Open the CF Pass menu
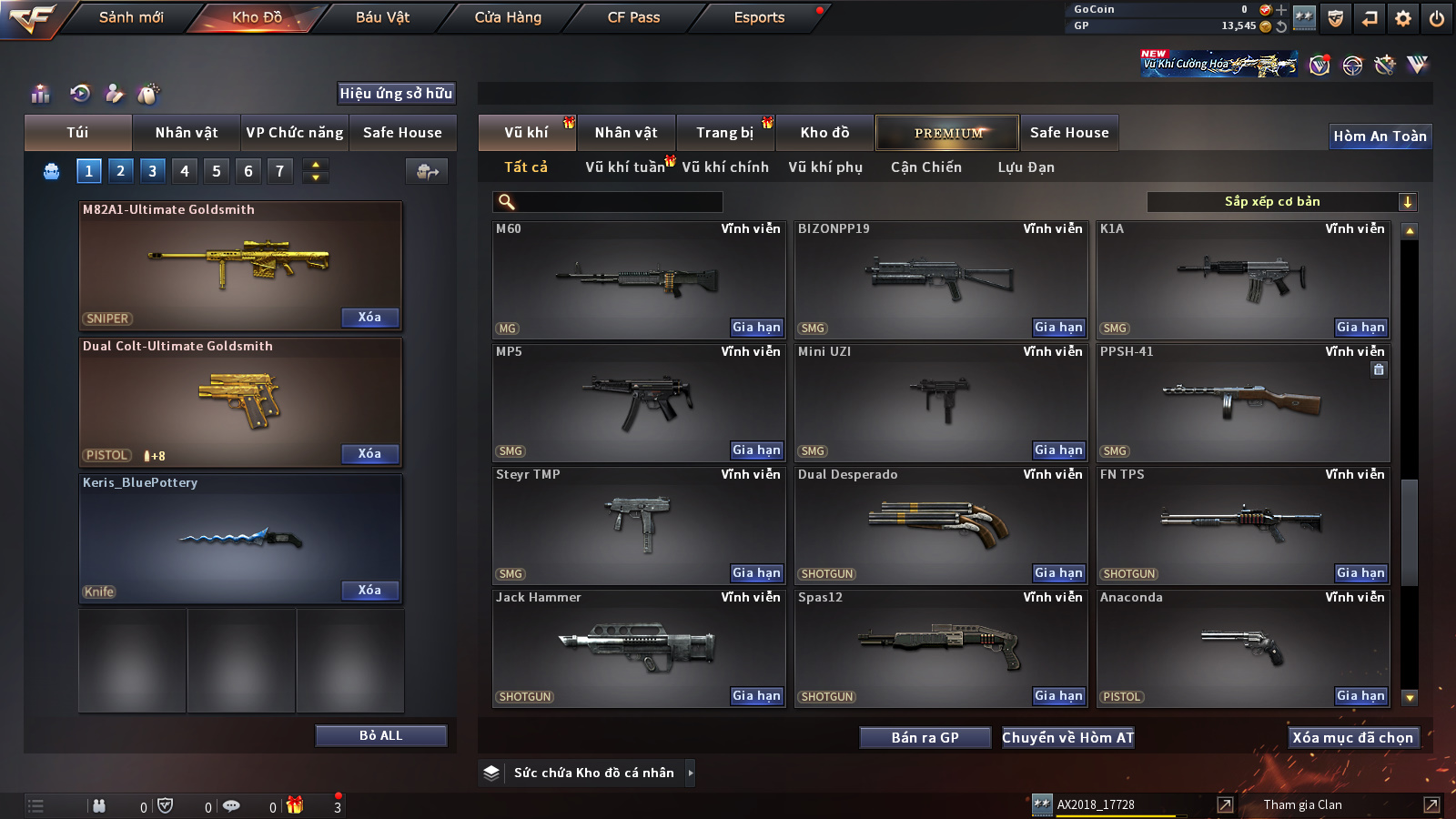 633,17
